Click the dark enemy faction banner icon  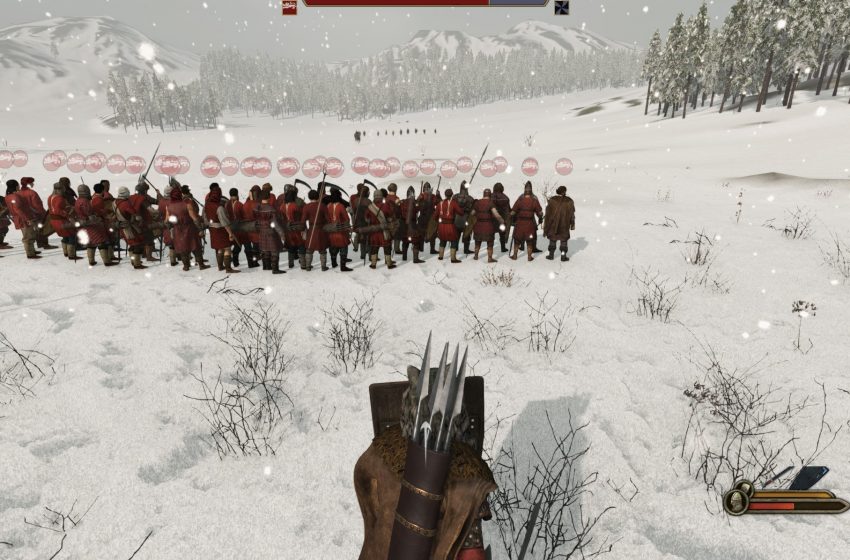click(562, 7)
